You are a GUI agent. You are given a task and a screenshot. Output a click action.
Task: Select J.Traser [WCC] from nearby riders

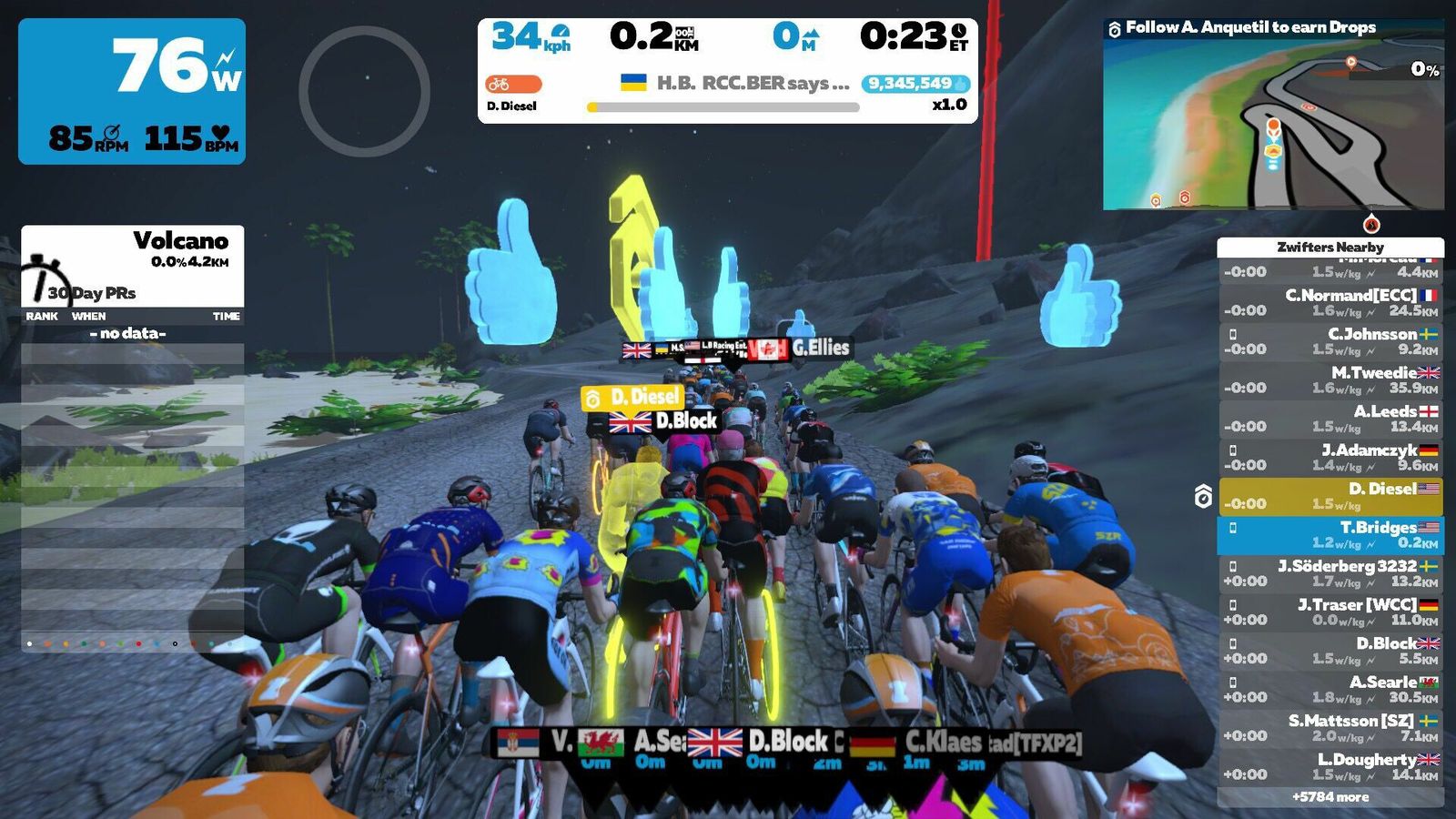pos(1330,612)
